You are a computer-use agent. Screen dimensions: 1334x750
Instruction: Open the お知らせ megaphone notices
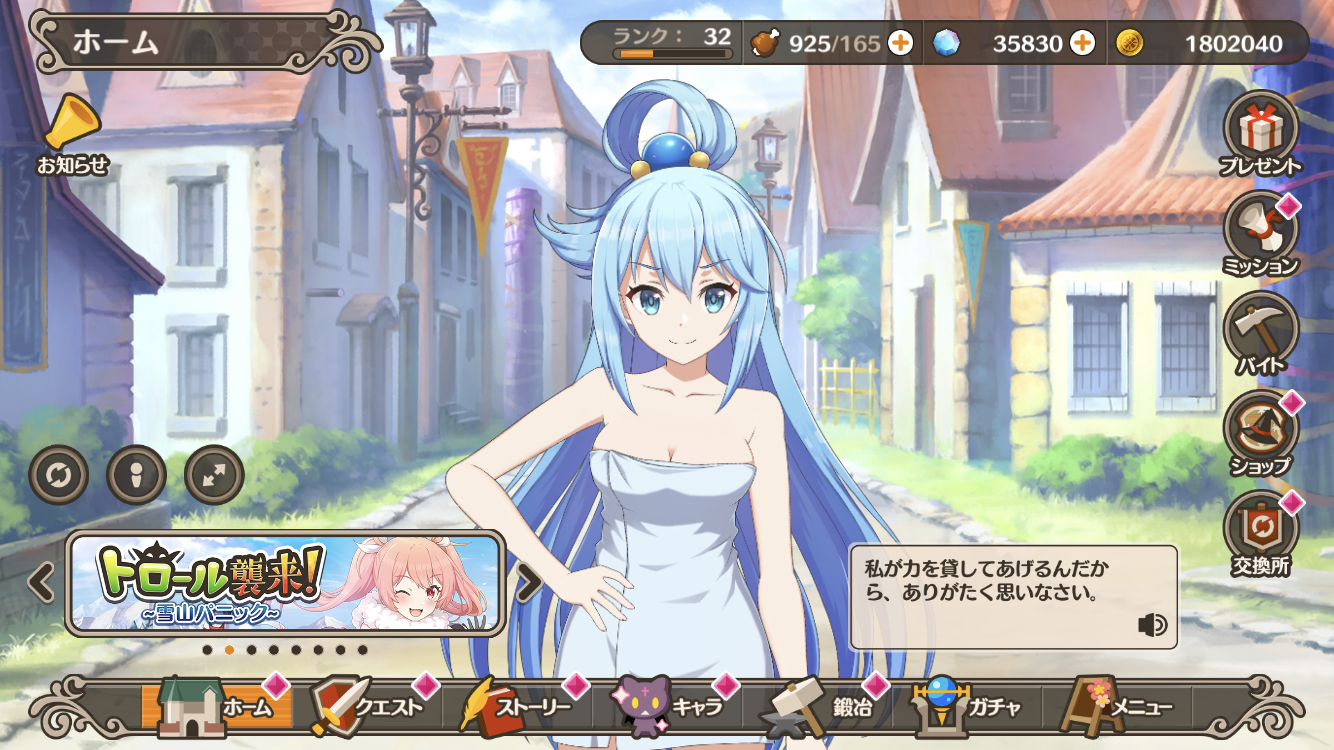click(72, 132)
